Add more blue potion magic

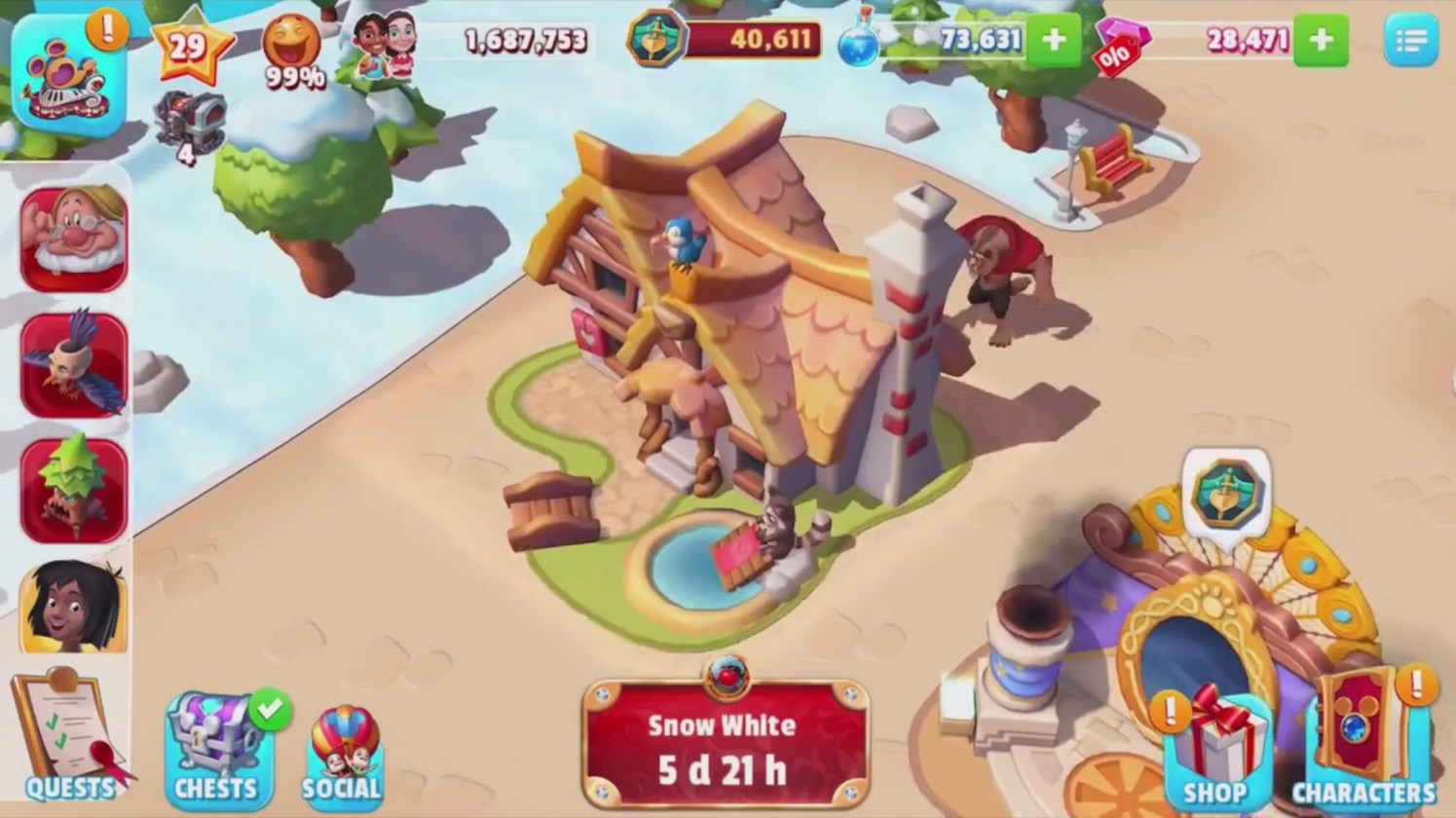[x=1054, y=40]
